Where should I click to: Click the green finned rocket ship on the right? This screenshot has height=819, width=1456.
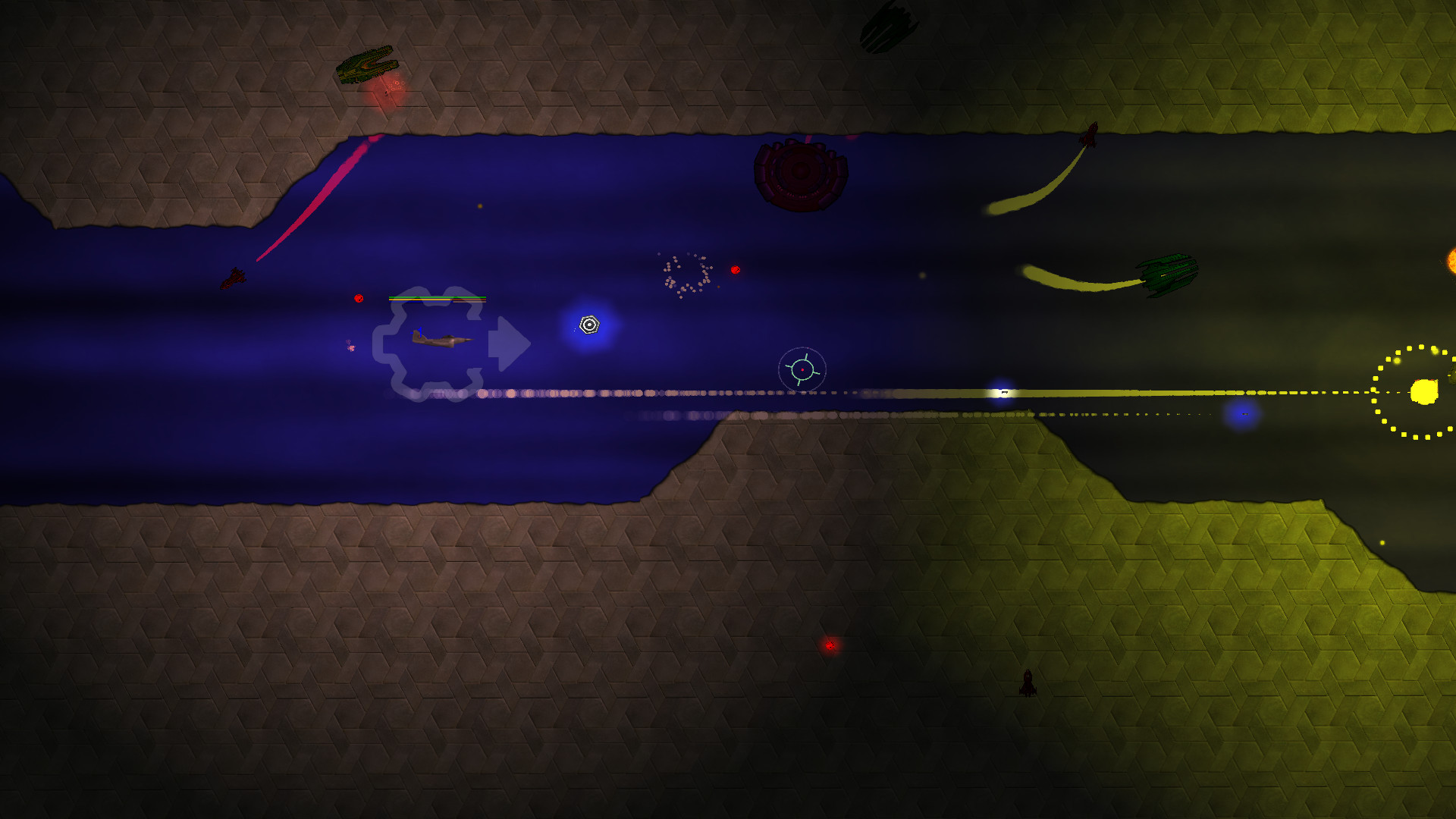1168,277
